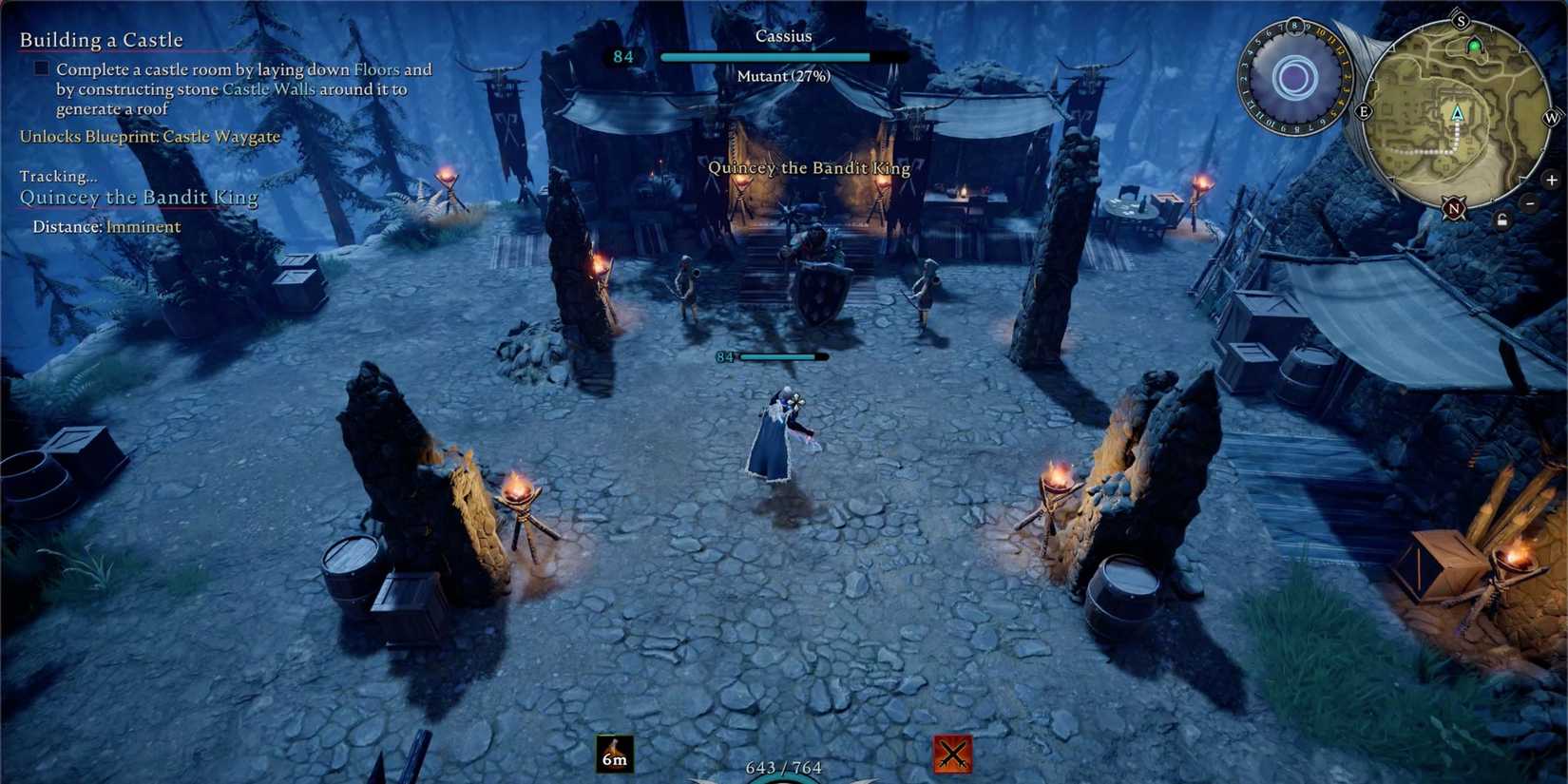Click the N compass marker on the minimap
This screenshot has width=1568, height=784.
point(1454,208)
